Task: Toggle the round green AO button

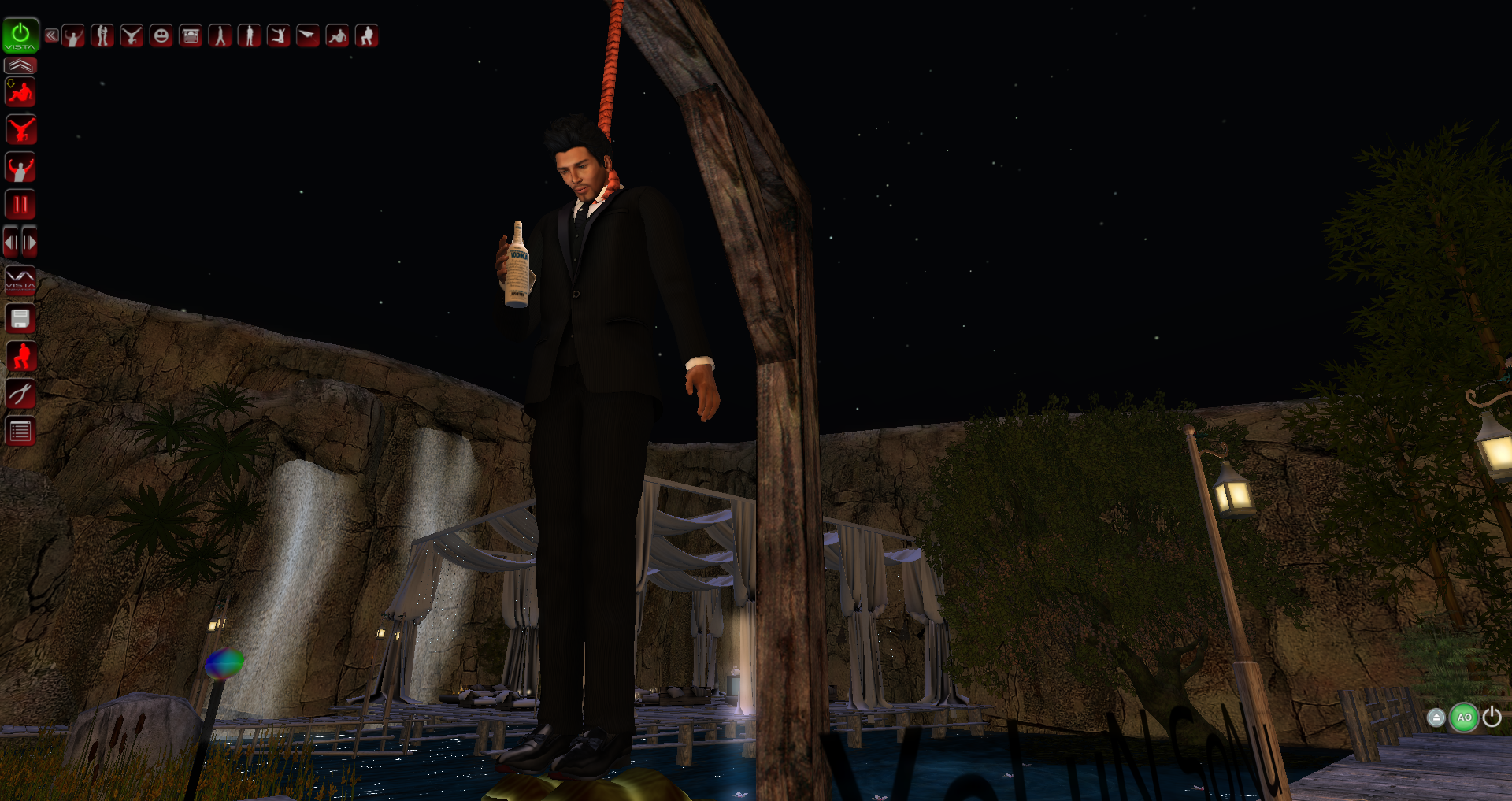Action: 1464,718
